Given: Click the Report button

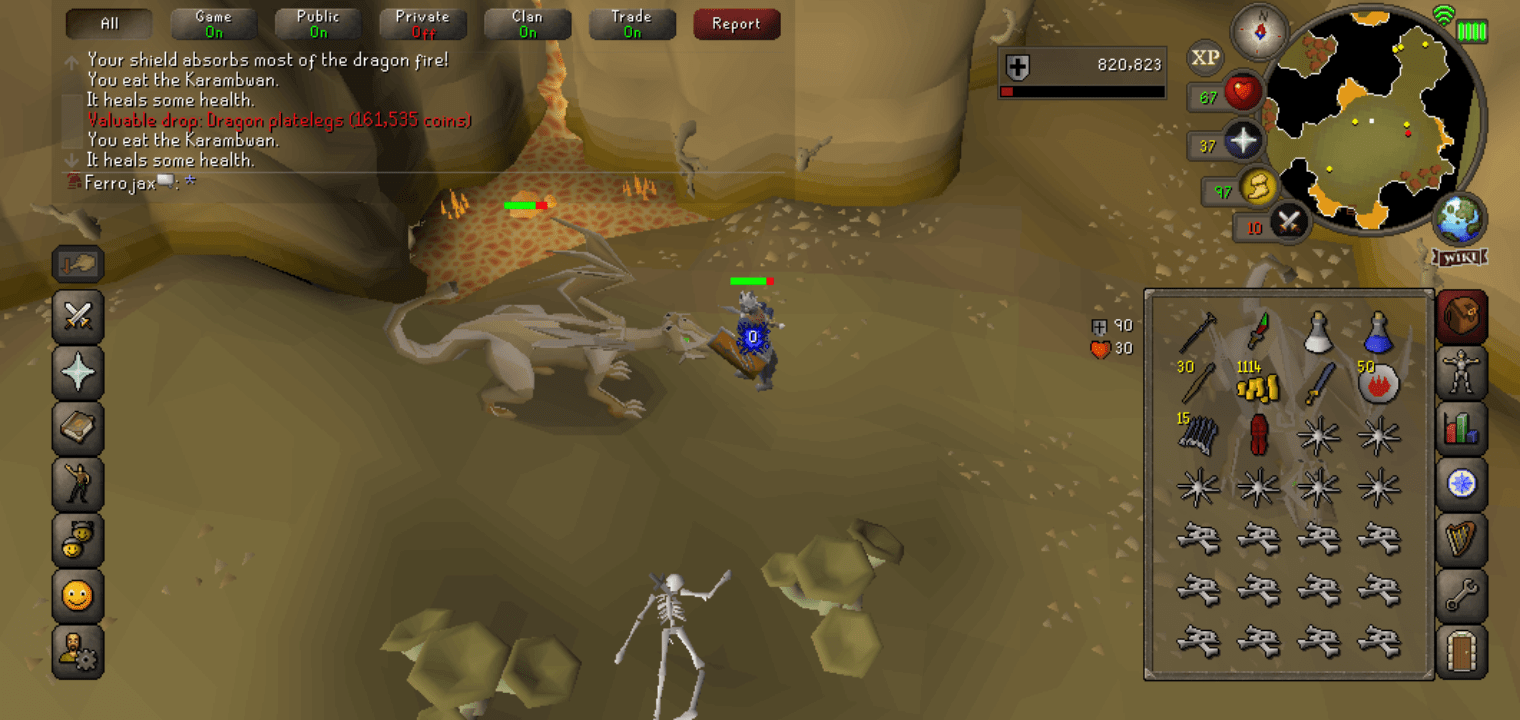Looking at the screenshot, I should point(737,24).
